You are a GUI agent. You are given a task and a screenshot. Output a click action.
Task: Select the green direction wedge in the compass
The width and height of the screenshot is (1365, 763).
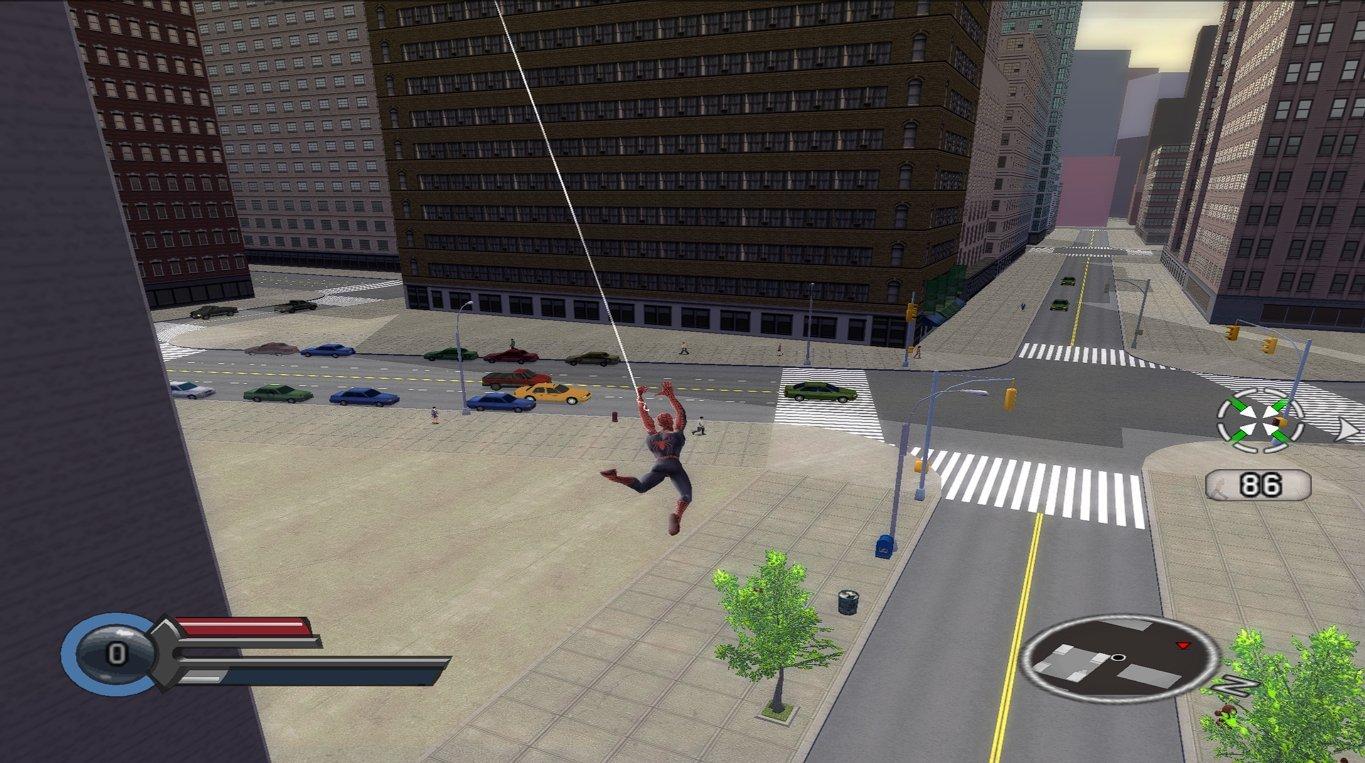coord(1238,402)
